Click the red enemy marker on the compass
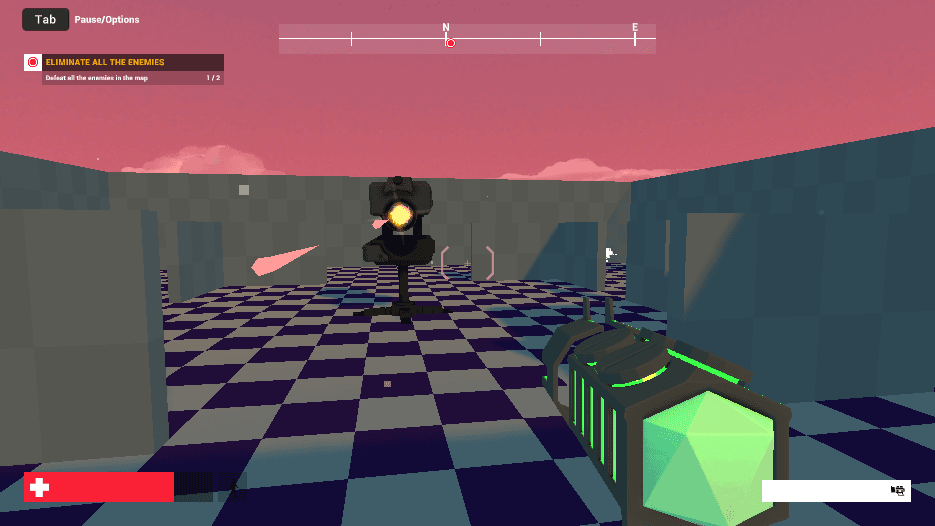 click(450, 42)
